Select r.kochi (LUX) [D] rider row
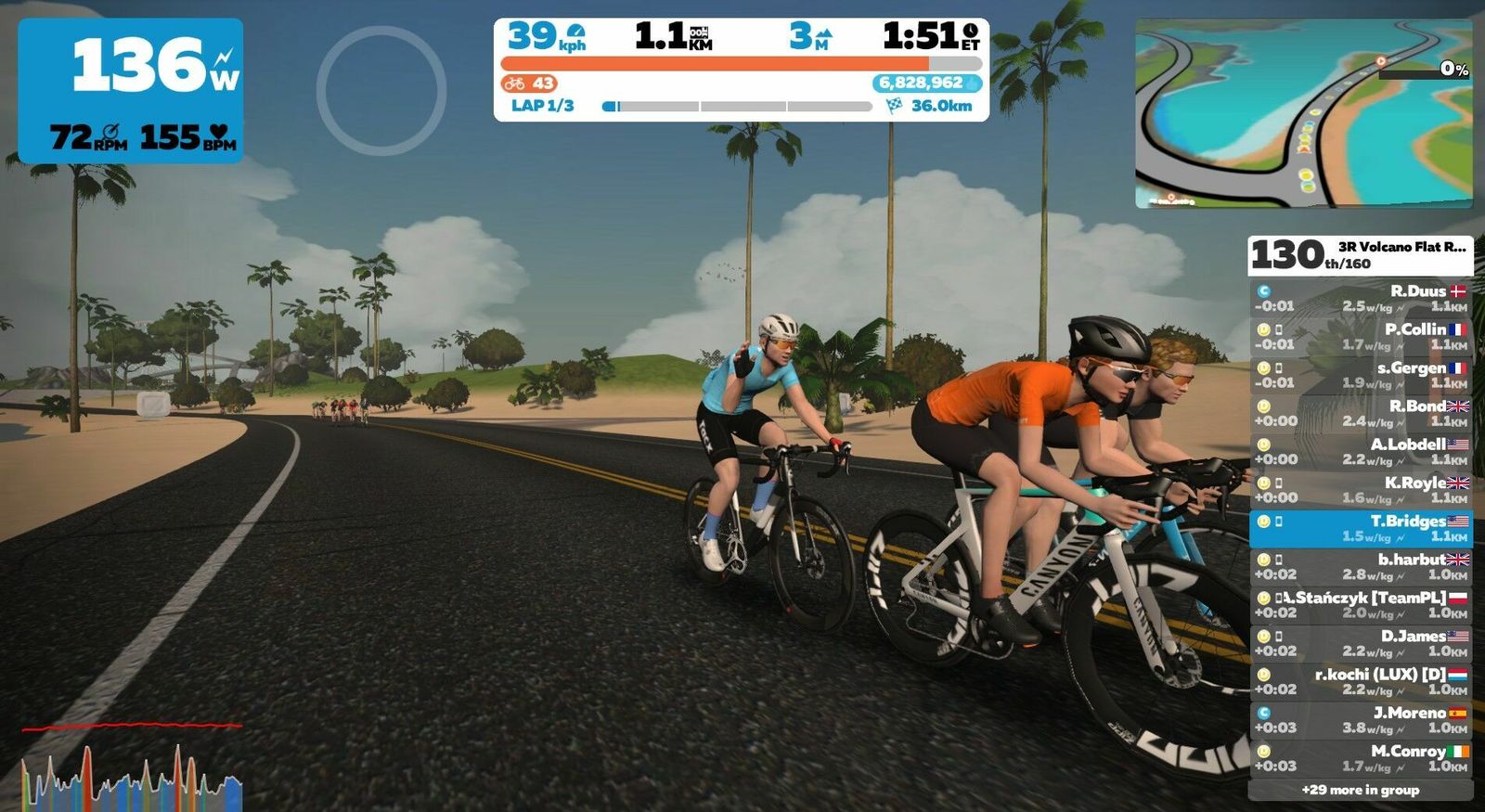This screenshot has height=812, width=1485. [1361, 681]
